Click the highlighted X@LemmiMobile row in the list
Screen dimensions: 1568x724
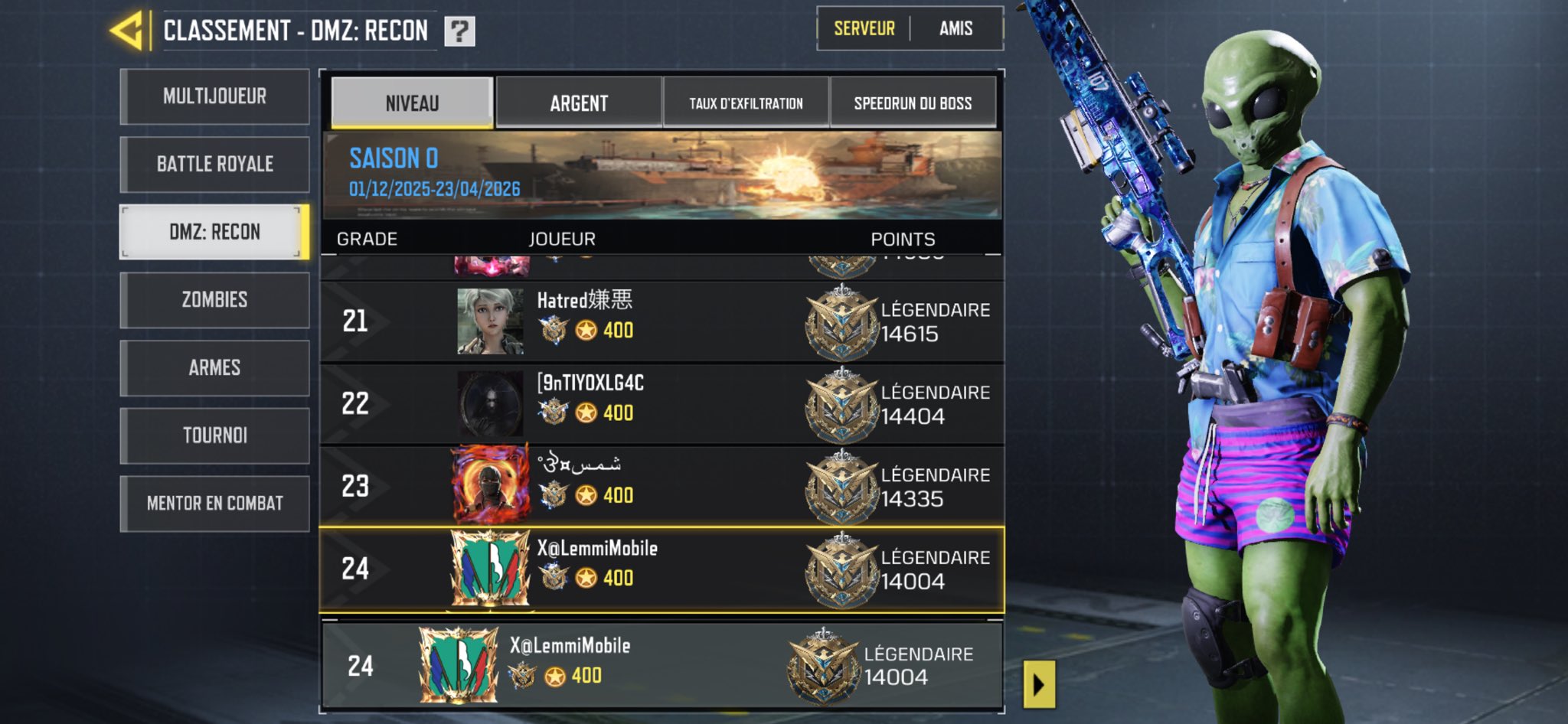coord(661,569)
